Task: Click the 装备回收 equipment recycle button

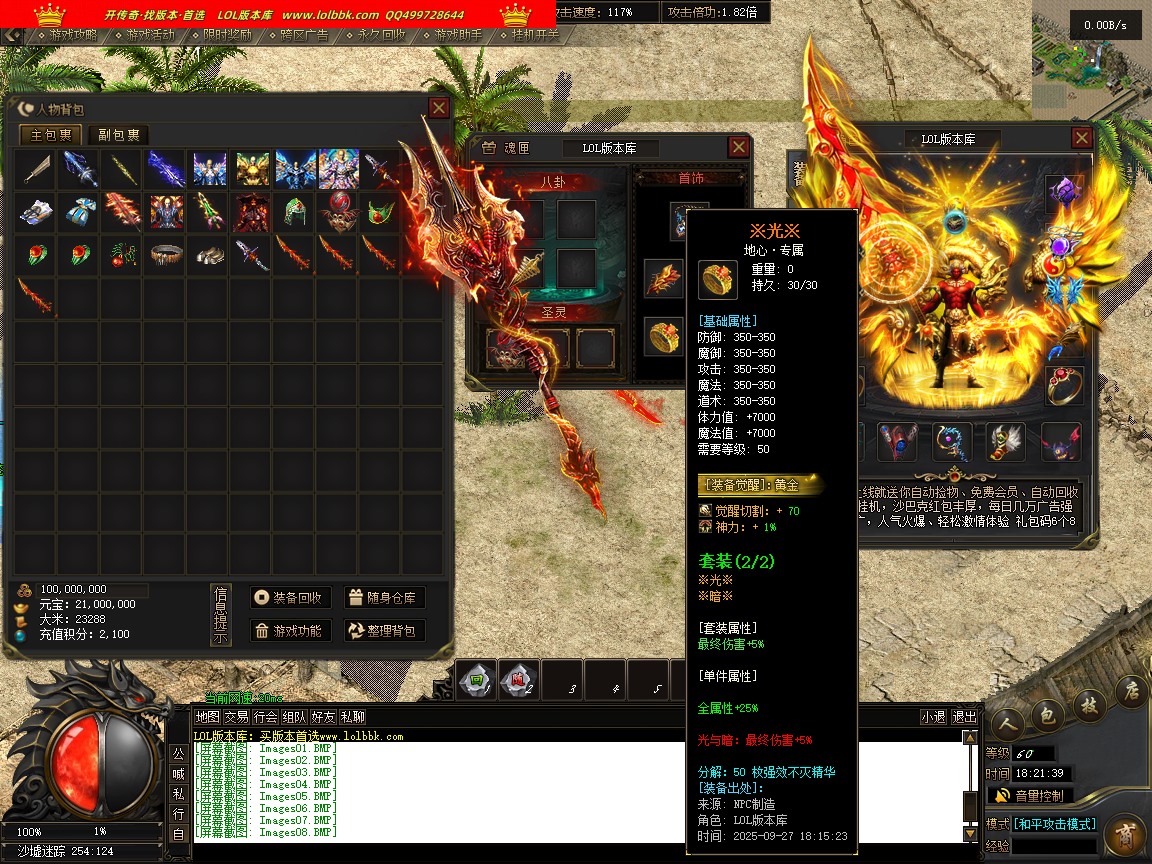Action: pyautogui.click(x=289, y=598)
